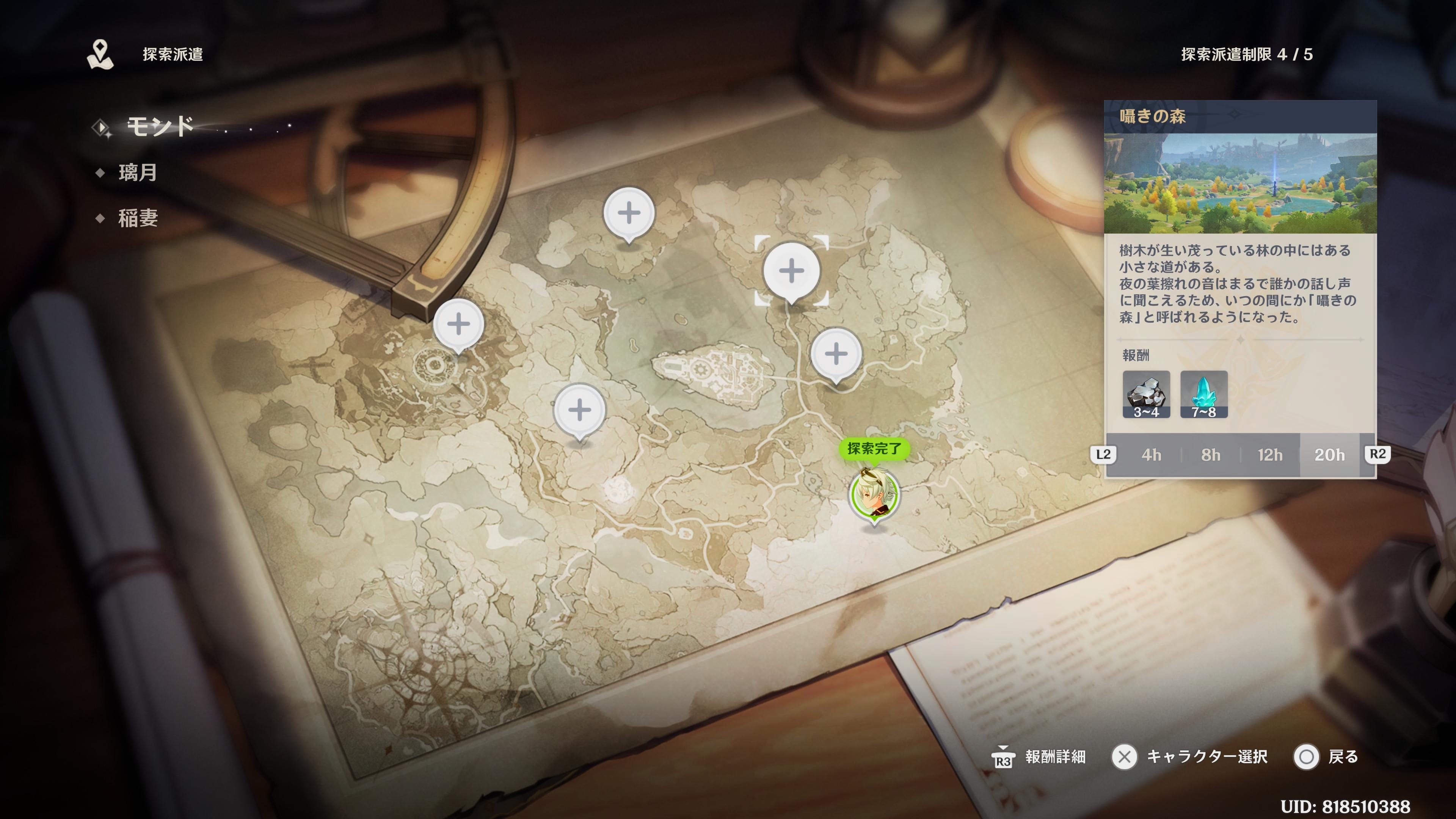Image resolution: width=1456 pixels, height=819 pixels.
Task: Select the モンド region tab
Action: [x=160, y=126]
